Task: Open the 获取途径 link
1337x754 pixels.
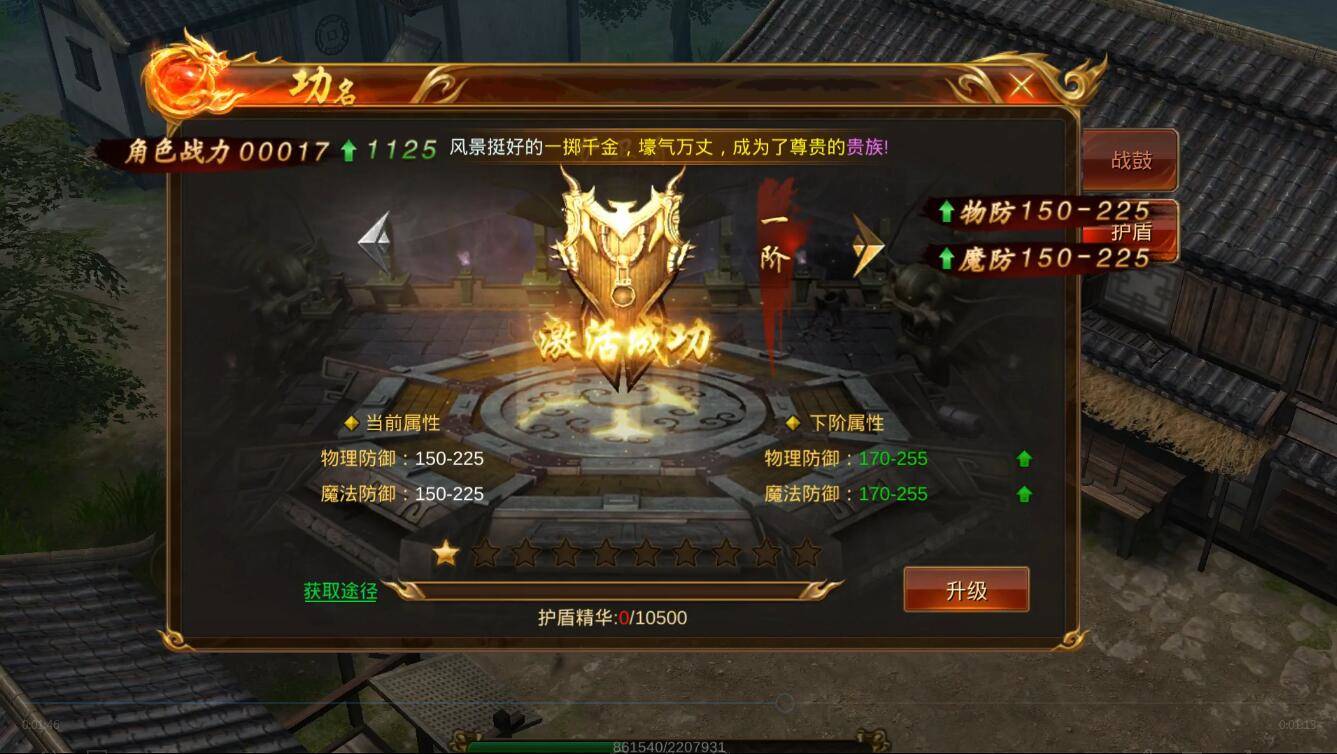Action: [339, 592]
